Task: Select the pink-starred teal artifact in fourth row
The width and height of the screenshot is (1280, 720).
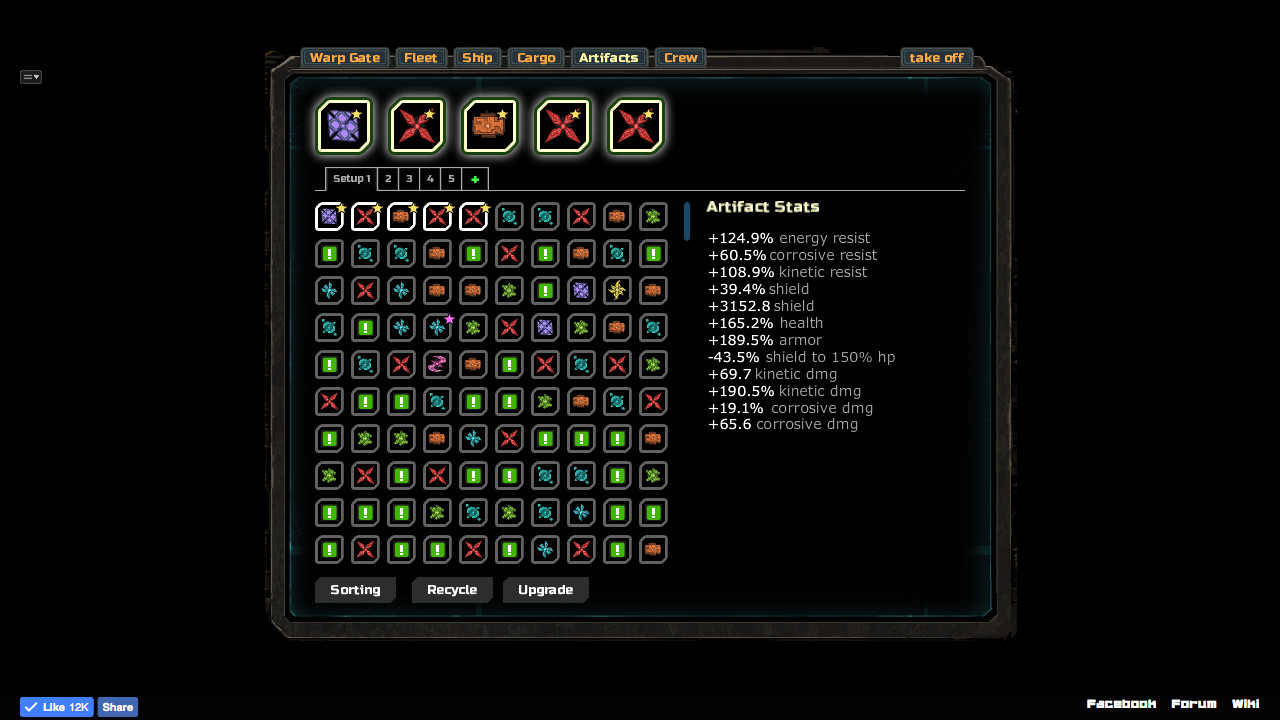Action: (x=437, y=327)
